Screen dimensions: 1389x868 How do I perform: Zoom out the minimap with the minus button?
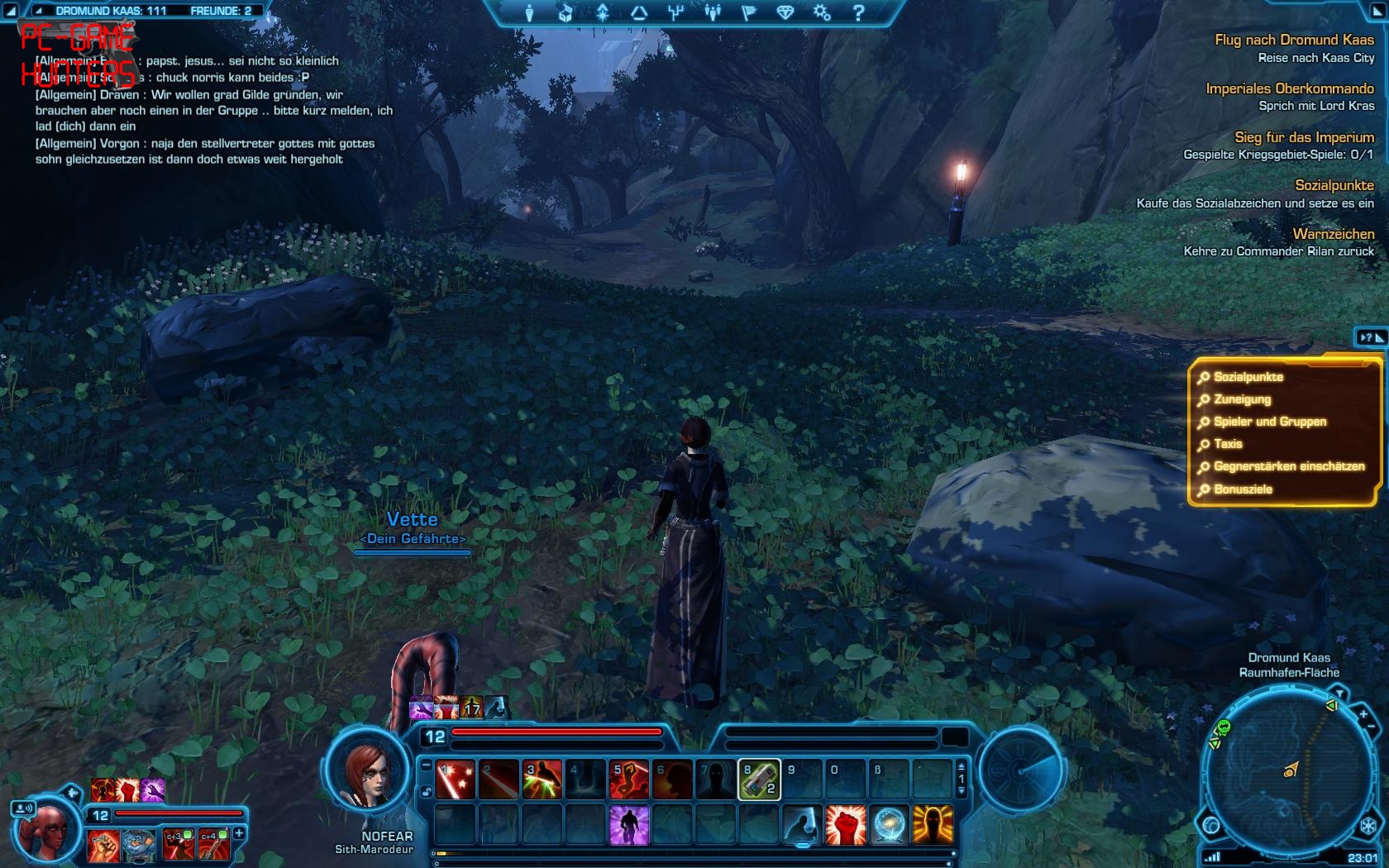pyautogui.click(x=1373, y=727)
